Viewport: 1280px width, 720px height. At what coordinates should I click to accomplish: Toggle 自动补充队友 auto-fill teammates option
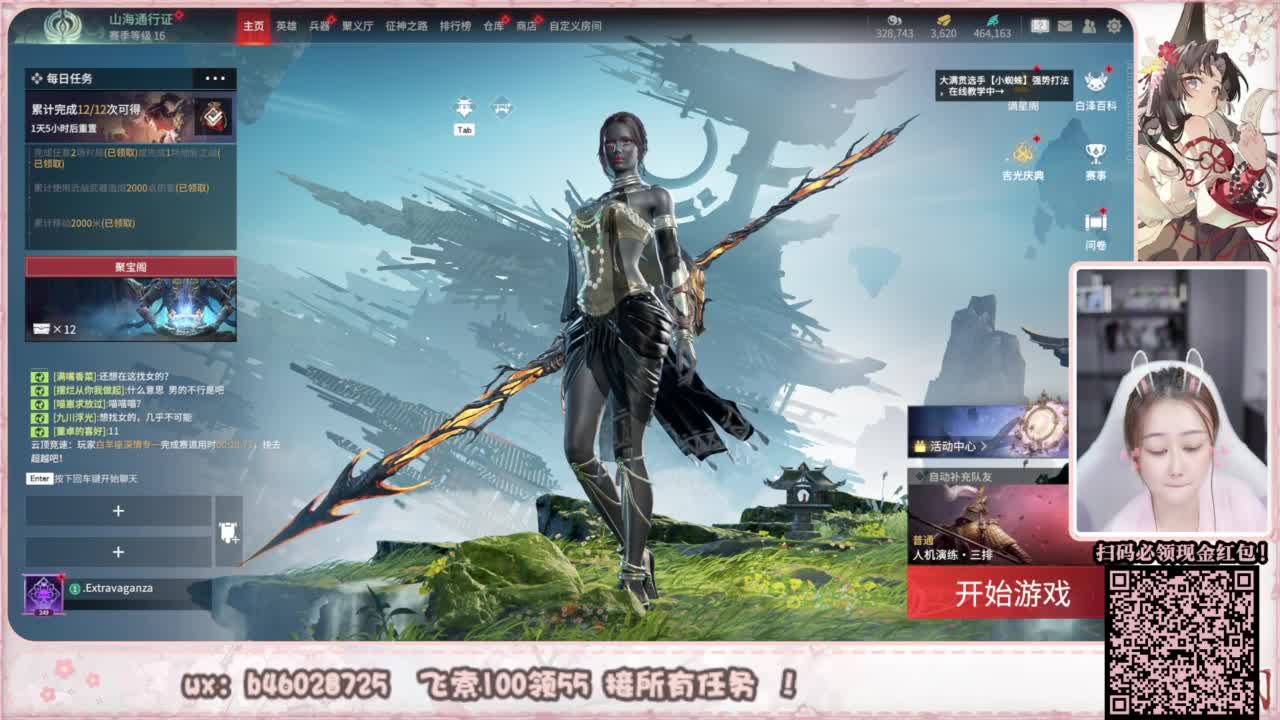tap(938, 477)
